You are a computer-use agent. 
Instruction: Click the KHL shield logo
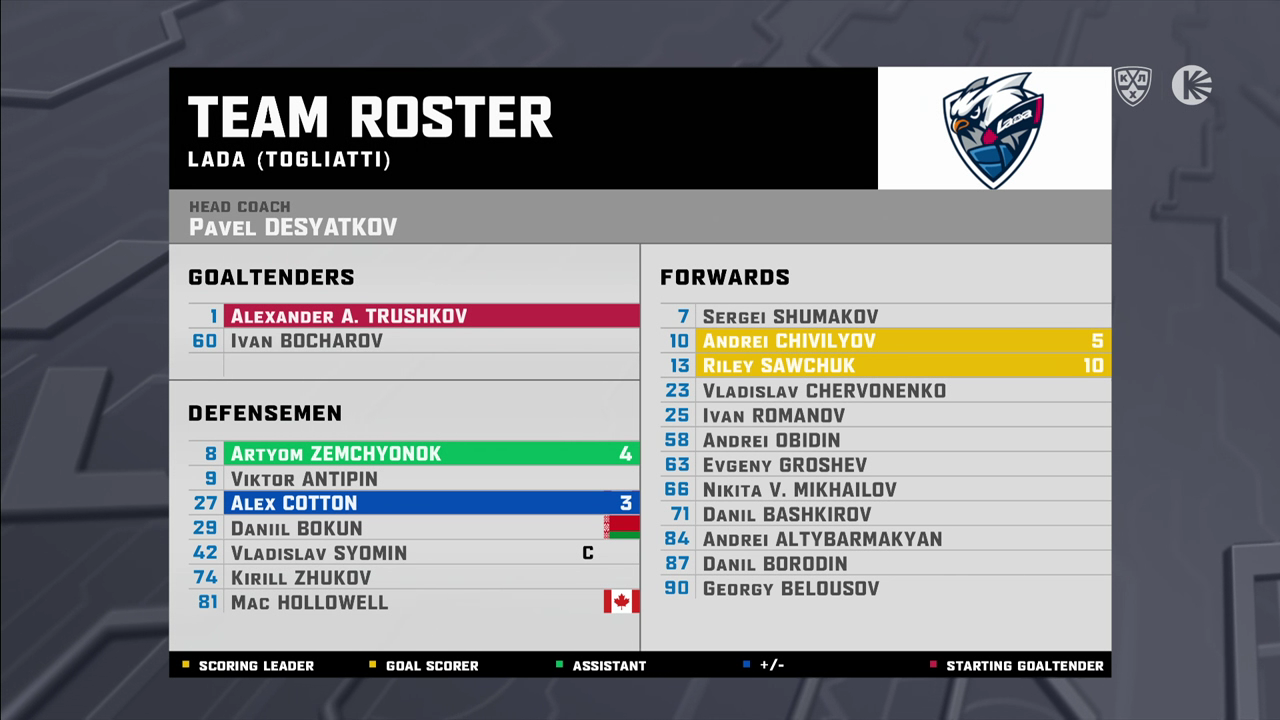pos(1133,86)
